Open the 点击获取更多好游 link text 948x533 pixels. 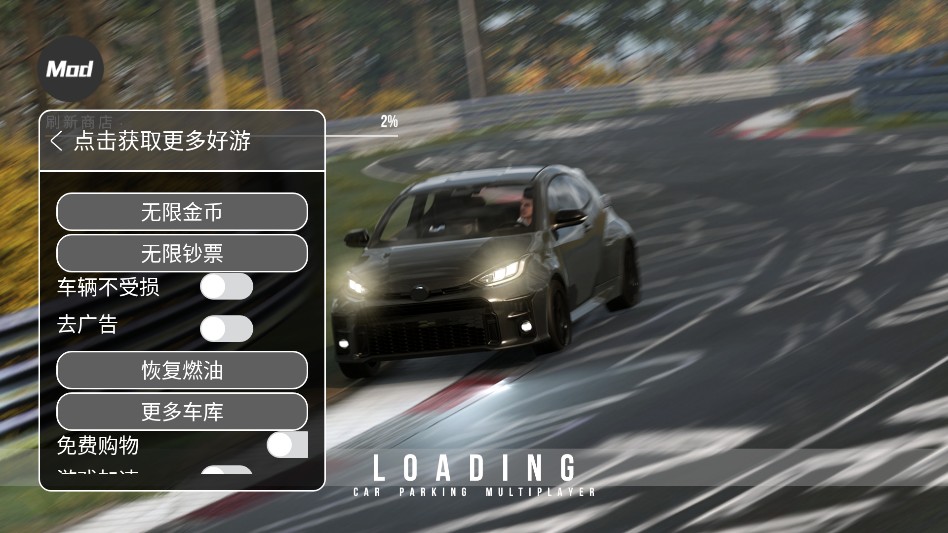click(x=162, y=141)
